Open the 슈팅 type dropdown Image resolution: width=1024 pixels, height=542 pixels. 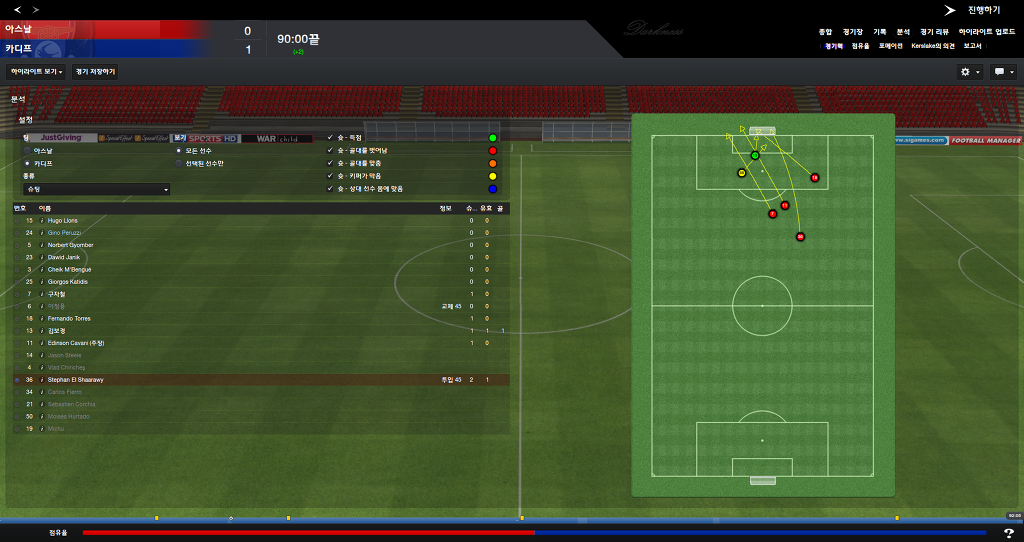pos(96,189)
